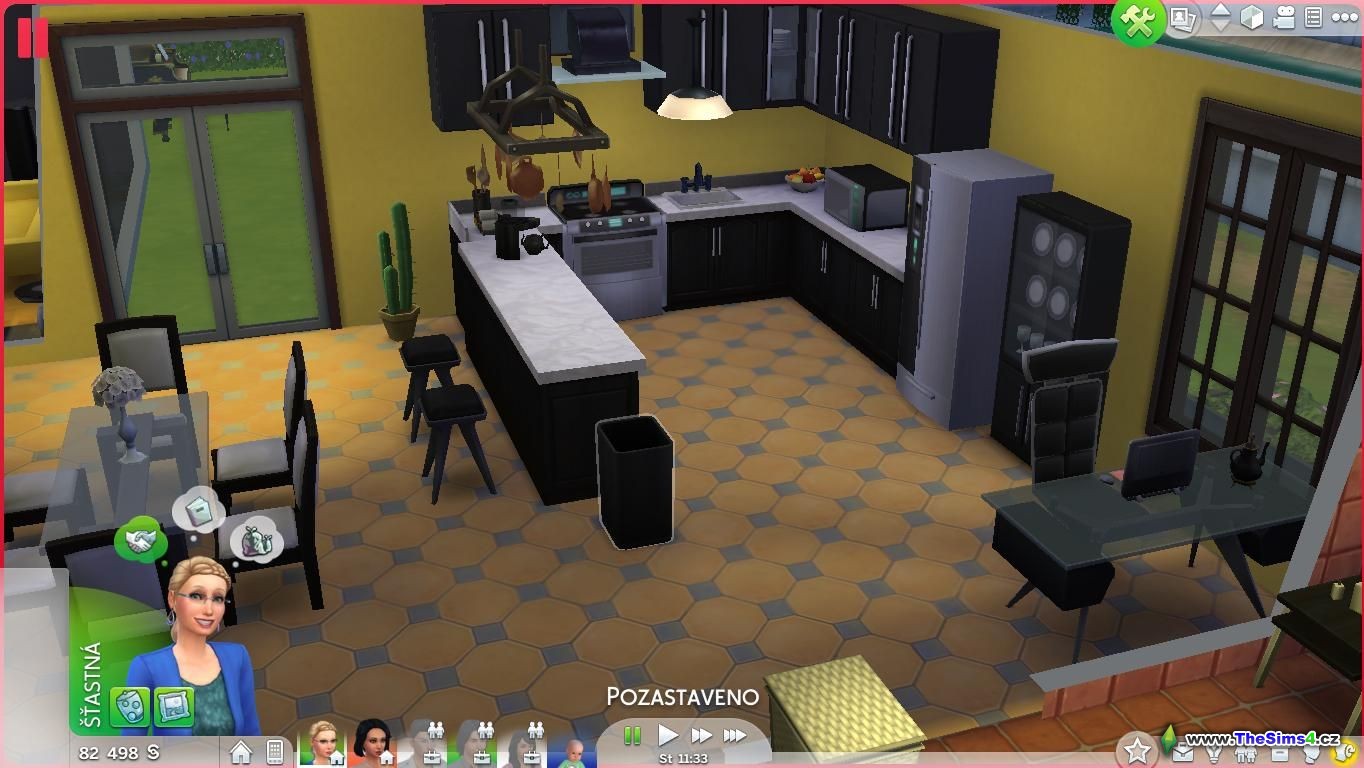Open camera controls with the video camera icon
1364x768 pixels.
coord(1284,18)
